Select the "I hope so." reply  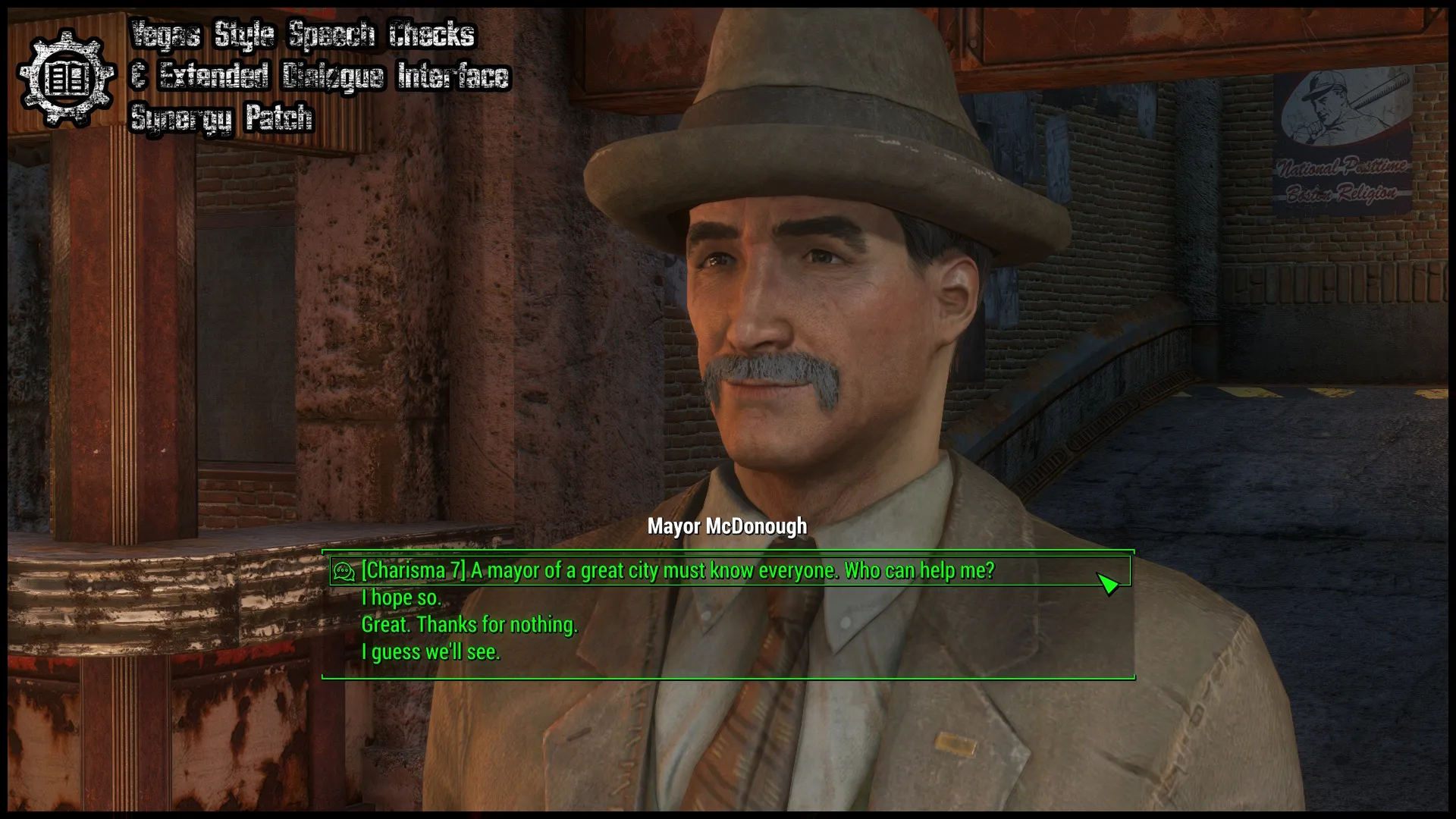click(x=400, y=598)
